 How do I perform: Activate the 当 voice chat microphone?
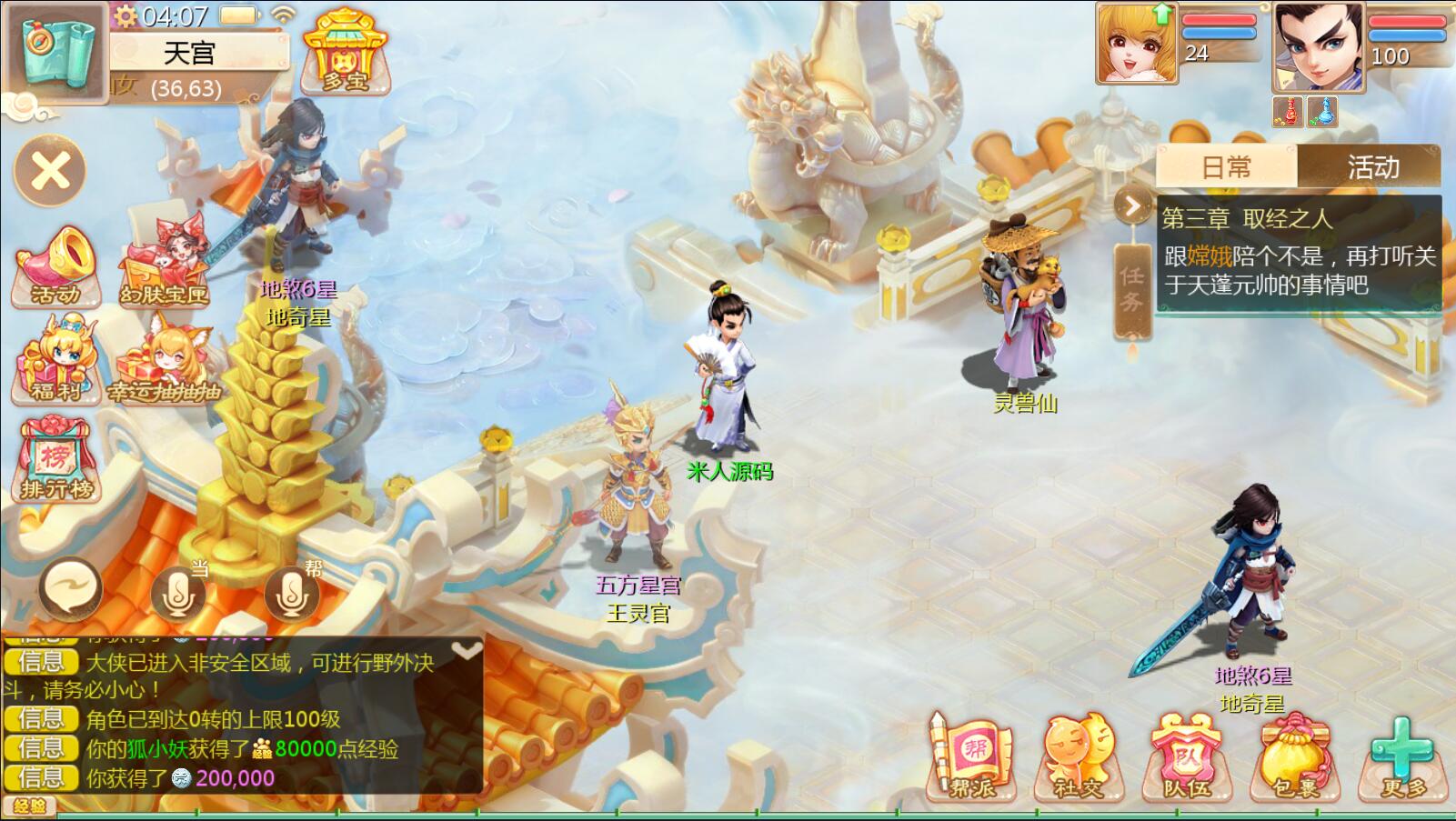coord(178,592)
